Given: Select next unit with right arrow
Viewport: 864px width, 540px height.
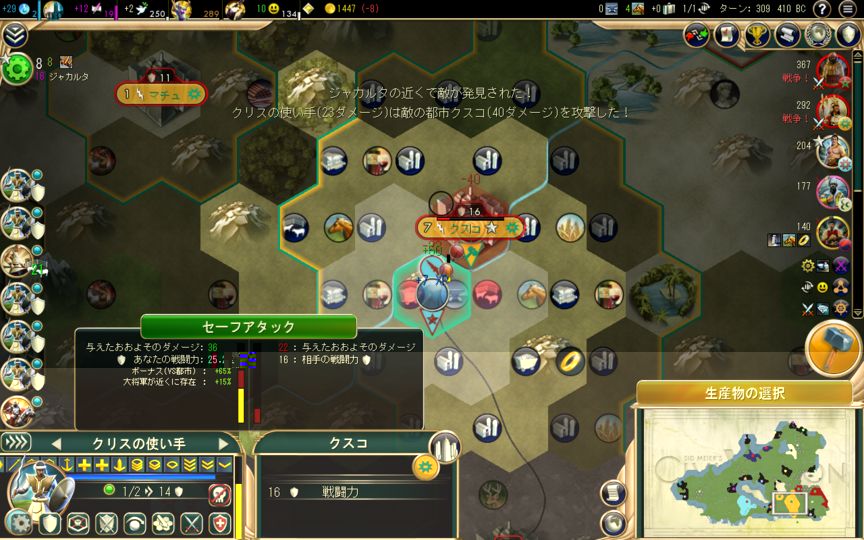Looking at the screenshot, I should pyautogui.click(x=226, y=443).
